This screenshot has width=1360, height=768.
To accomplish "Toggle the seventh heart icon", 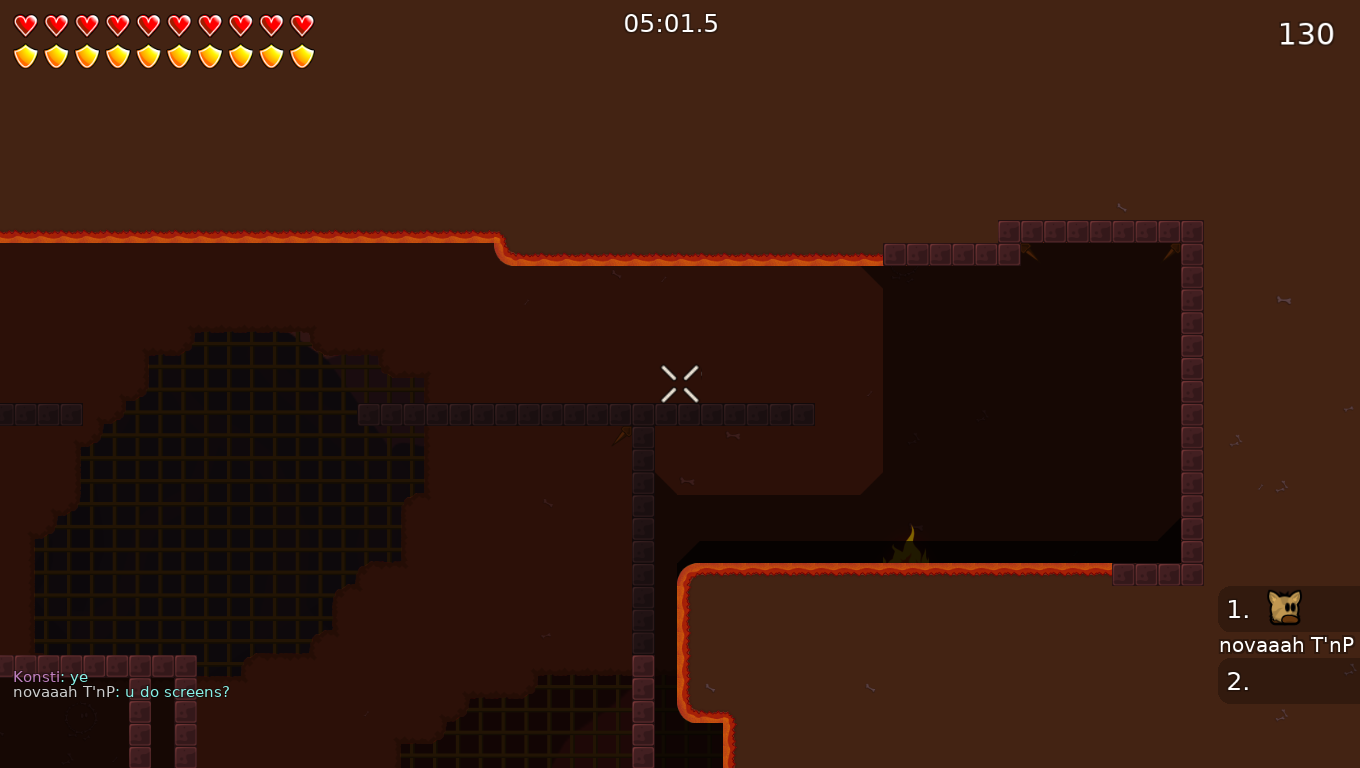I will (x=208, y=25).
